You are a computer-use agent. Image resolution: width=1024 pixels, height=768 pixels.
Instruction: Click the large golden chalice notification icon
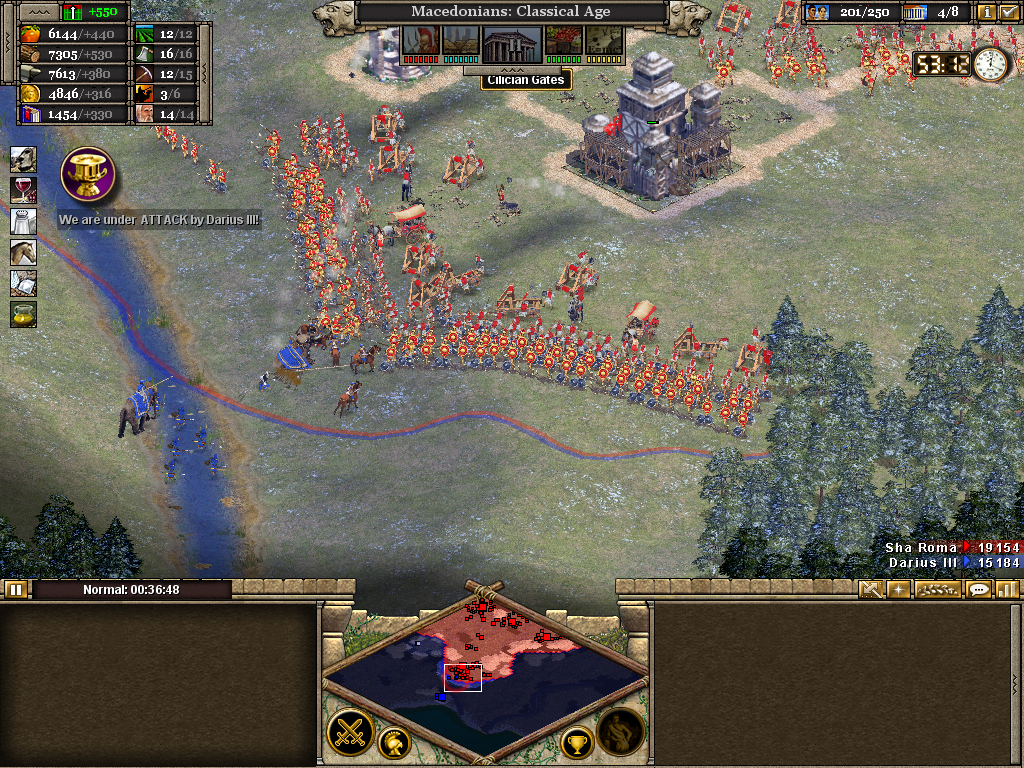pos(88,174)
